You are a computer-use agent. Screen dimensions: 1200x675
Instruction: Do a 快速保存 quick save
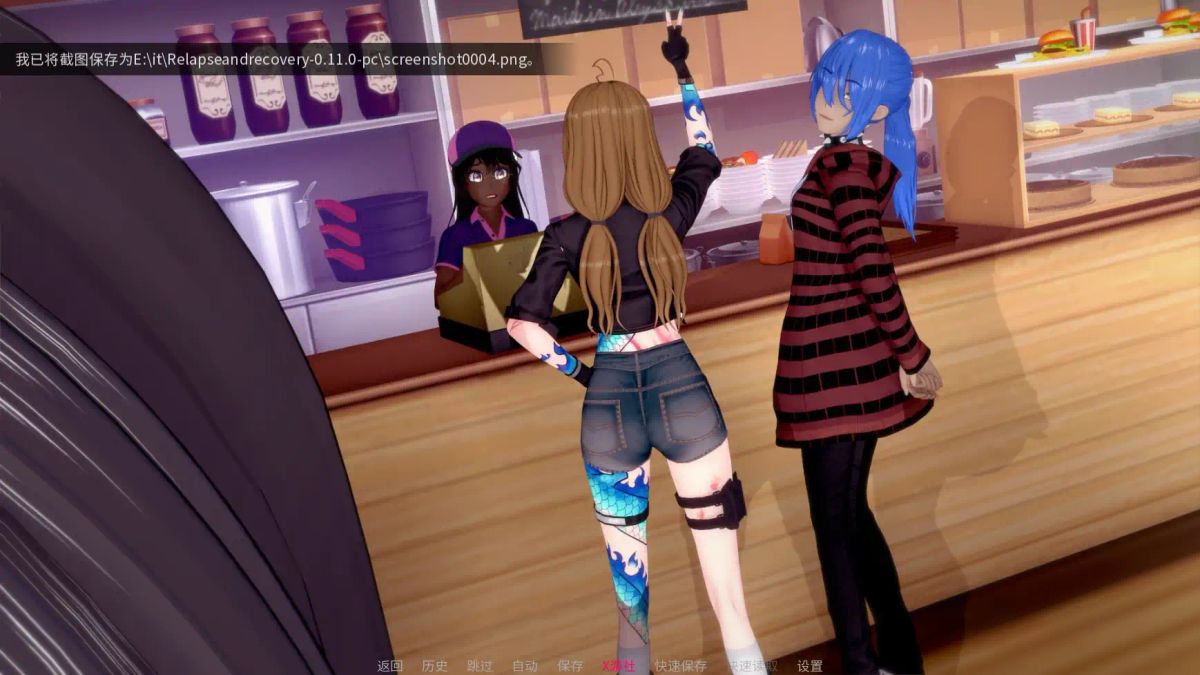click(x=680, y=666)
